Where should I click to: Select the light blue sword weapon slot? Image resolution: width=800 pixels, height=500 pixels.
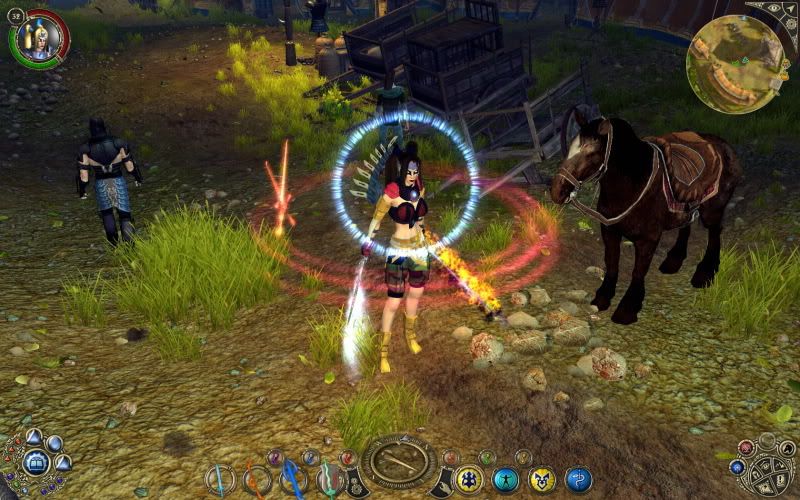[221, 480]
